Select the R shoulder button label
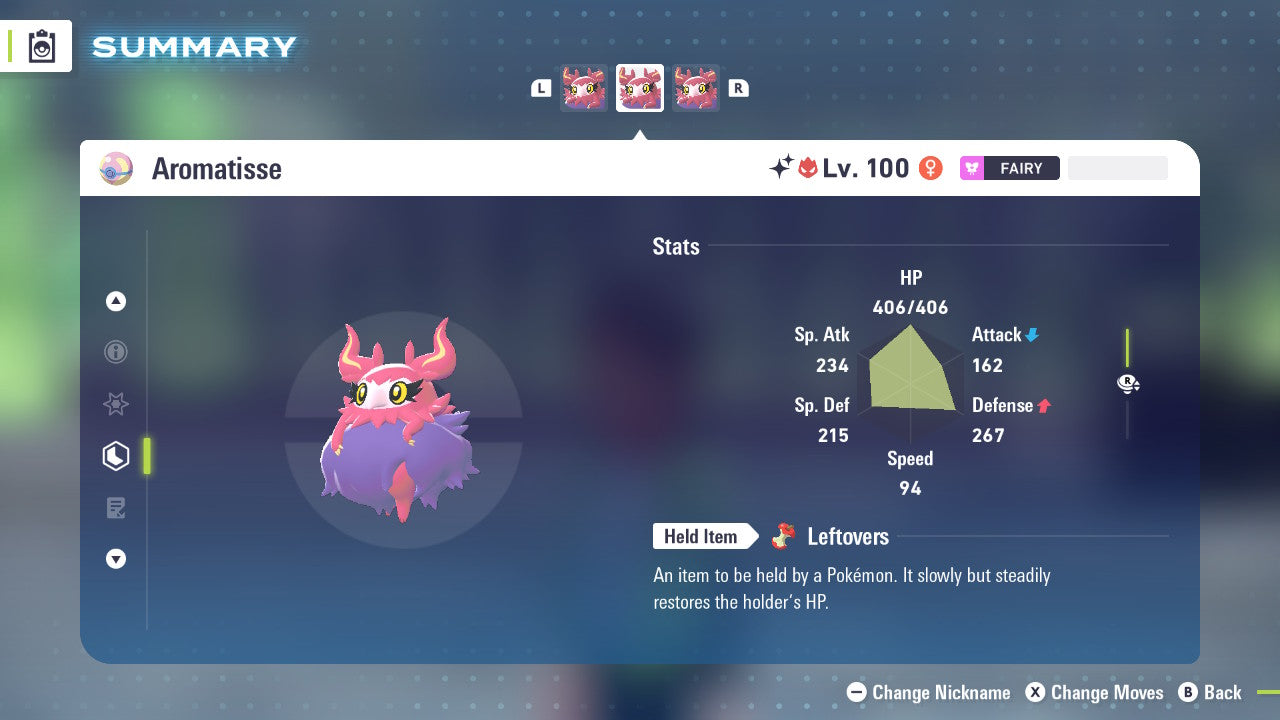1280x720 pixels. pos(739,88)
